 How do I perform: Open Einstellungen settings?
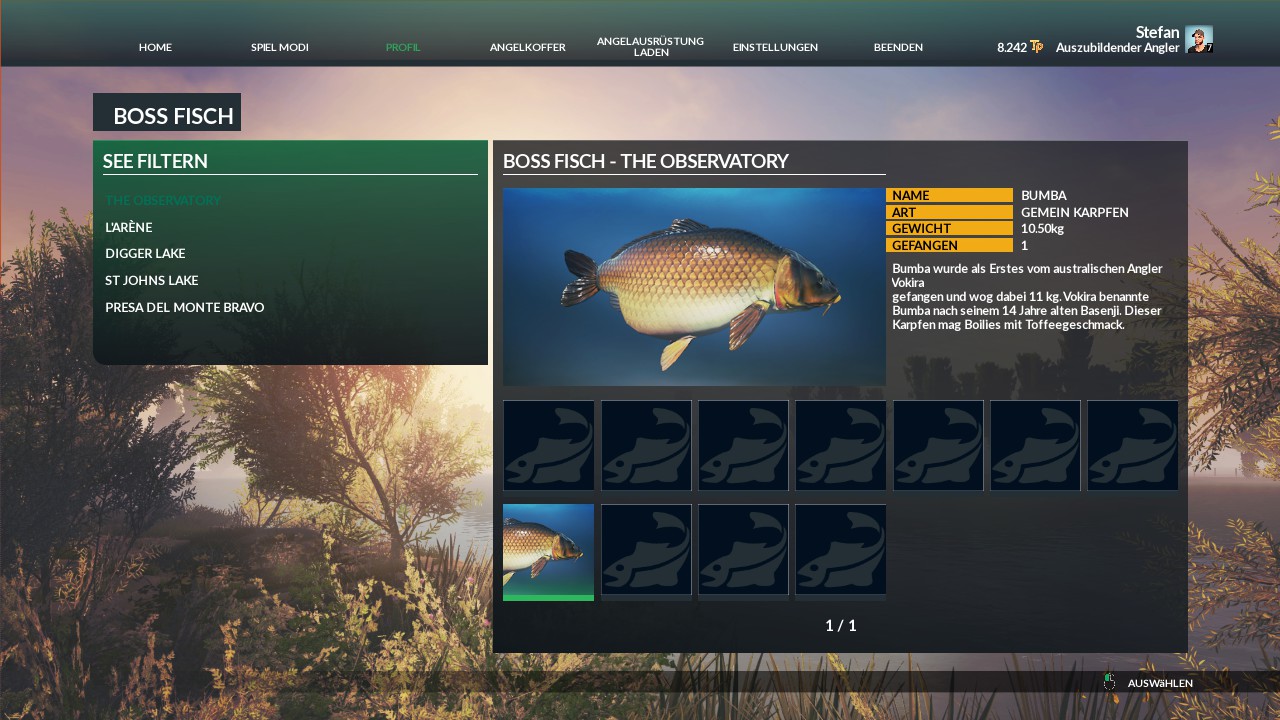click(x=775, y=47)
